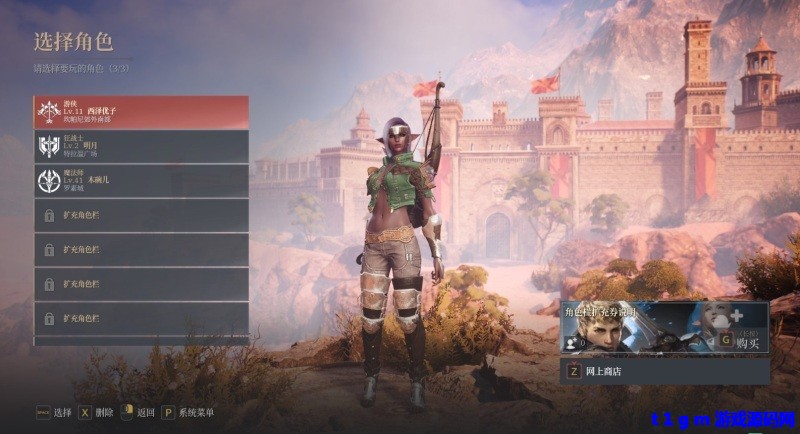Select the Lv.11 Ranger character 西泽优子
800x434 pixels.
[x=141, y=111]
